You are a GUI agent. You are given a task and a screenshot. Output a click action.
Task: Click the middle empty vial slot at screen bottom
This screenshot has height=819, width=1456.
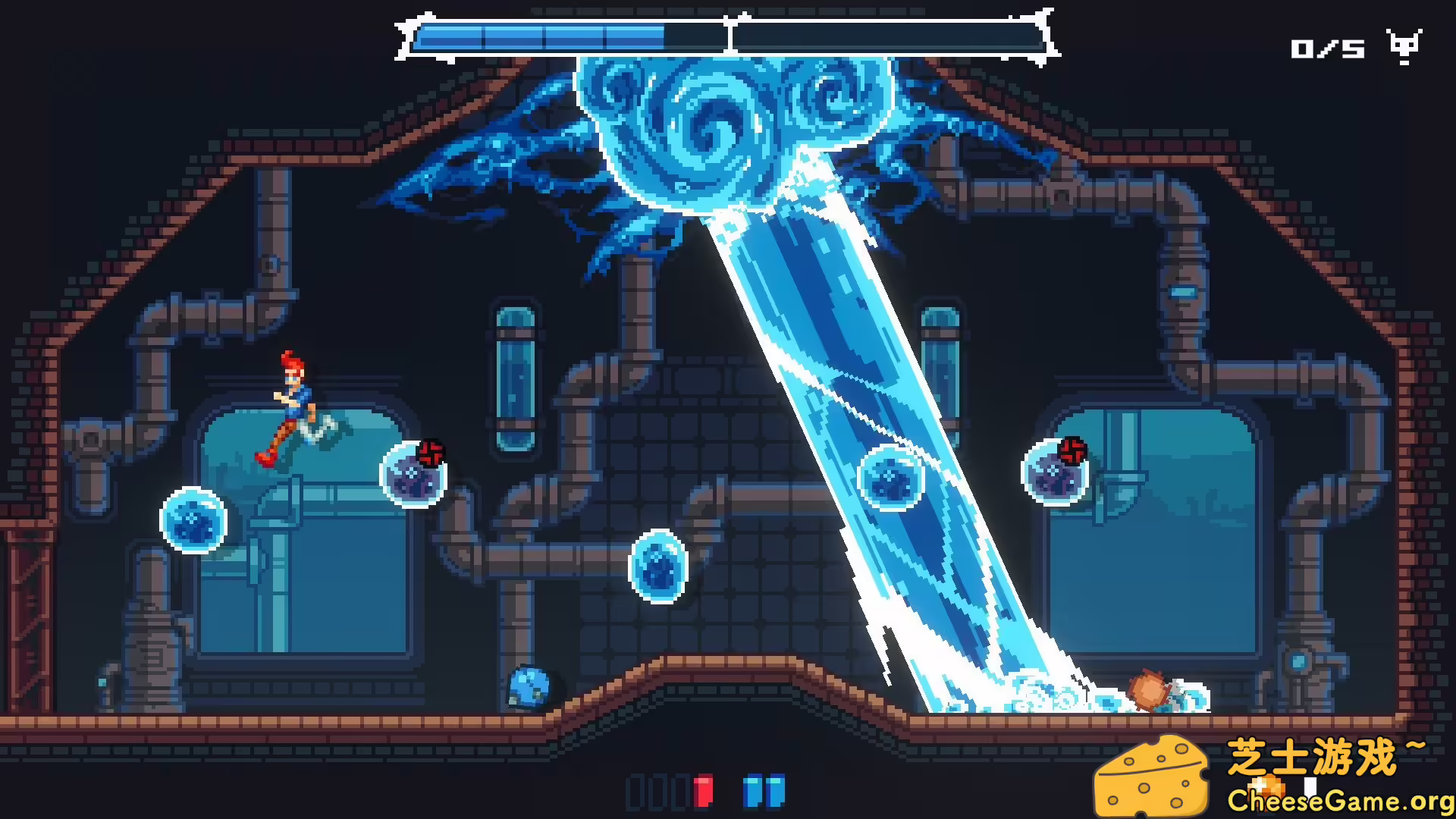pyautogui.click(x=657, y=792)
